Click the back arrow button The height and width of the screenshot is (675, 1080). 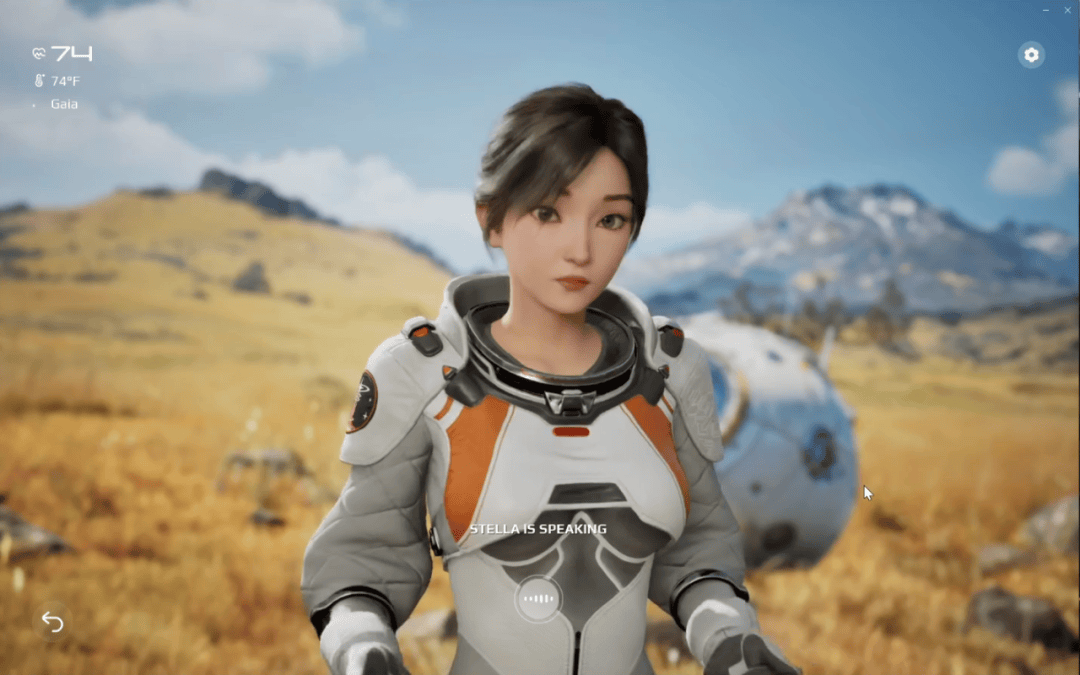point(52,622)
